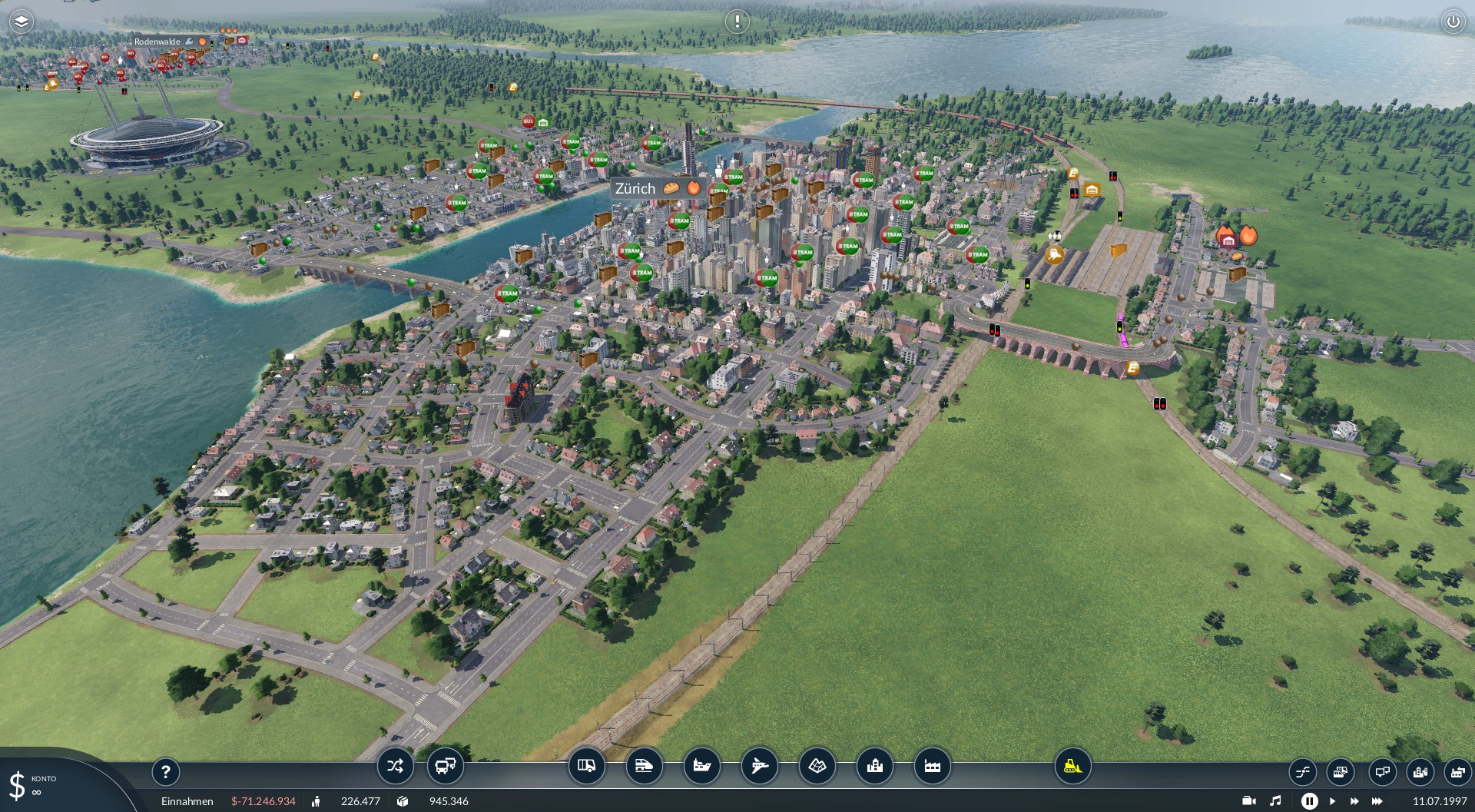The height and width of the screenshot is (812, 1475).
Task: Open the road construction menu
Action: (x=586, y=766)
